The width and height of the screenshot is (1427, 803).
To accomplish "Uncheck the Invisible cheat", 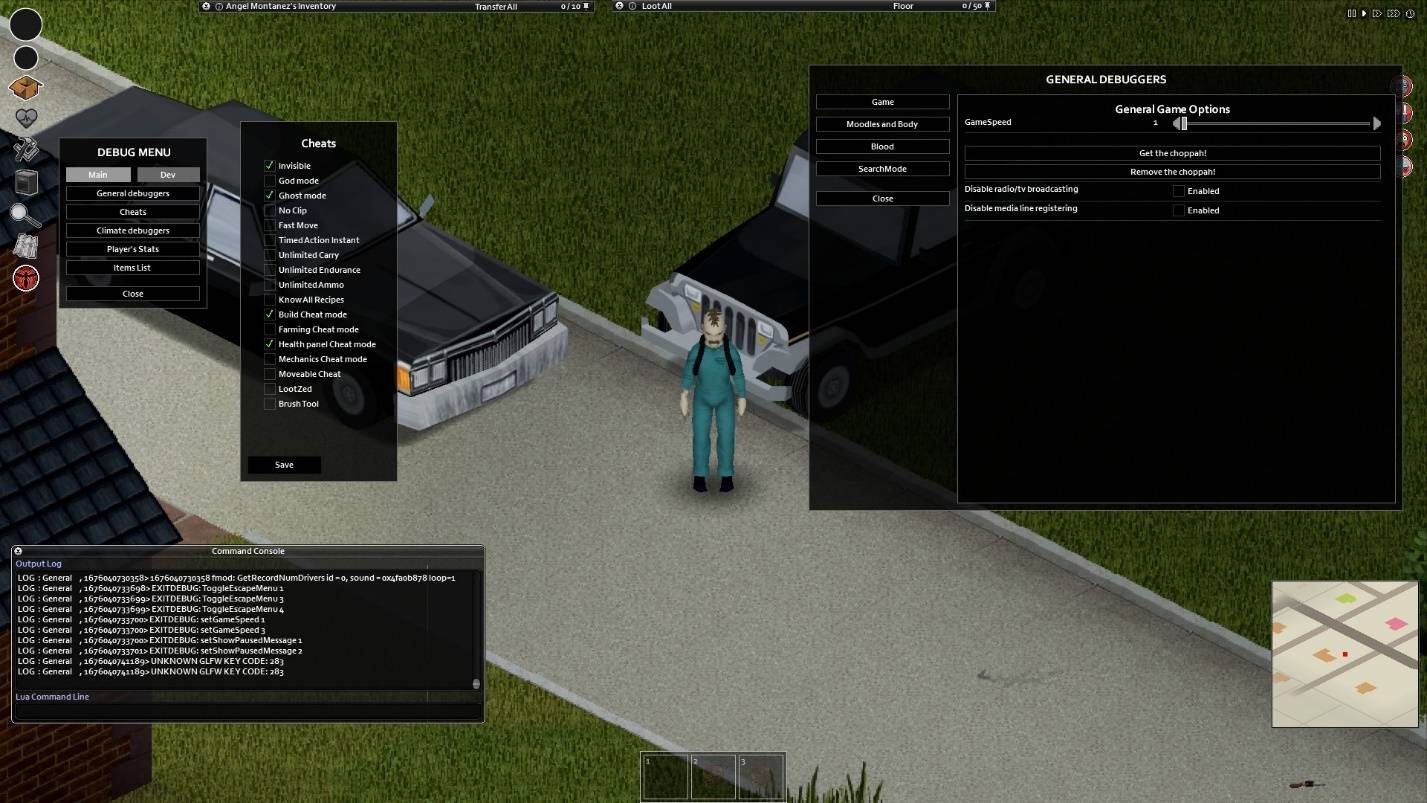I will pyautogui.click(x=269, y=165).
